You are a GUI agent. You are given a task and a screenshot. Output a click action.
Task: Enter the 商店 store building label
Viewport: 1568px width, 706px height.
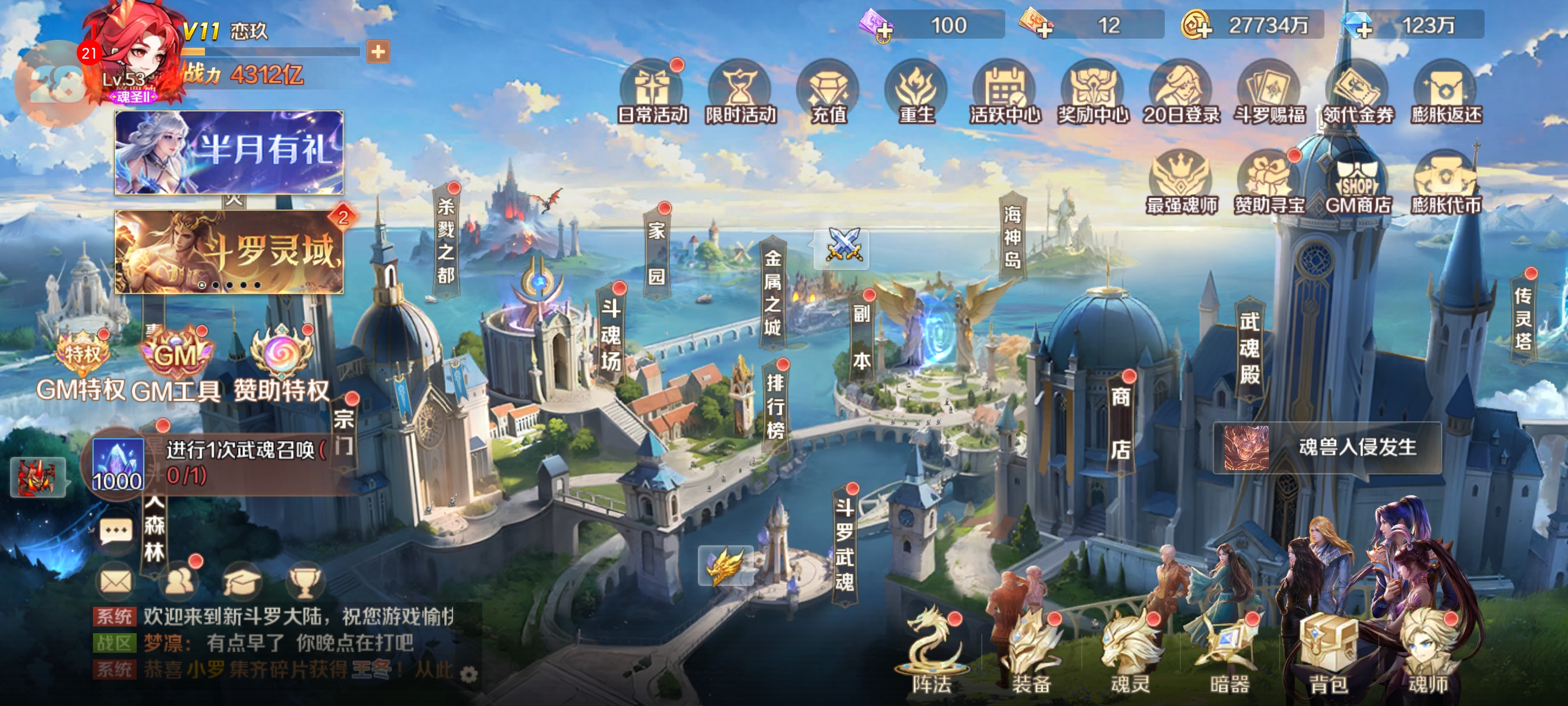coord(1121,424)
